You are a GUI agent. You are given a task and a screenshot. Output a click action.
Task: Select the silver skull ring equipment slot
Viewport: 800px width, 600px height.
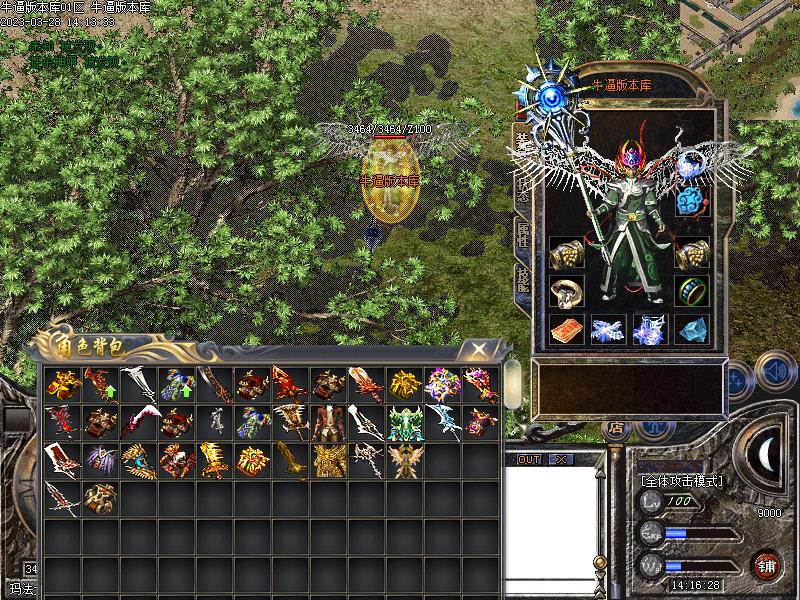(x=568, y=291)
